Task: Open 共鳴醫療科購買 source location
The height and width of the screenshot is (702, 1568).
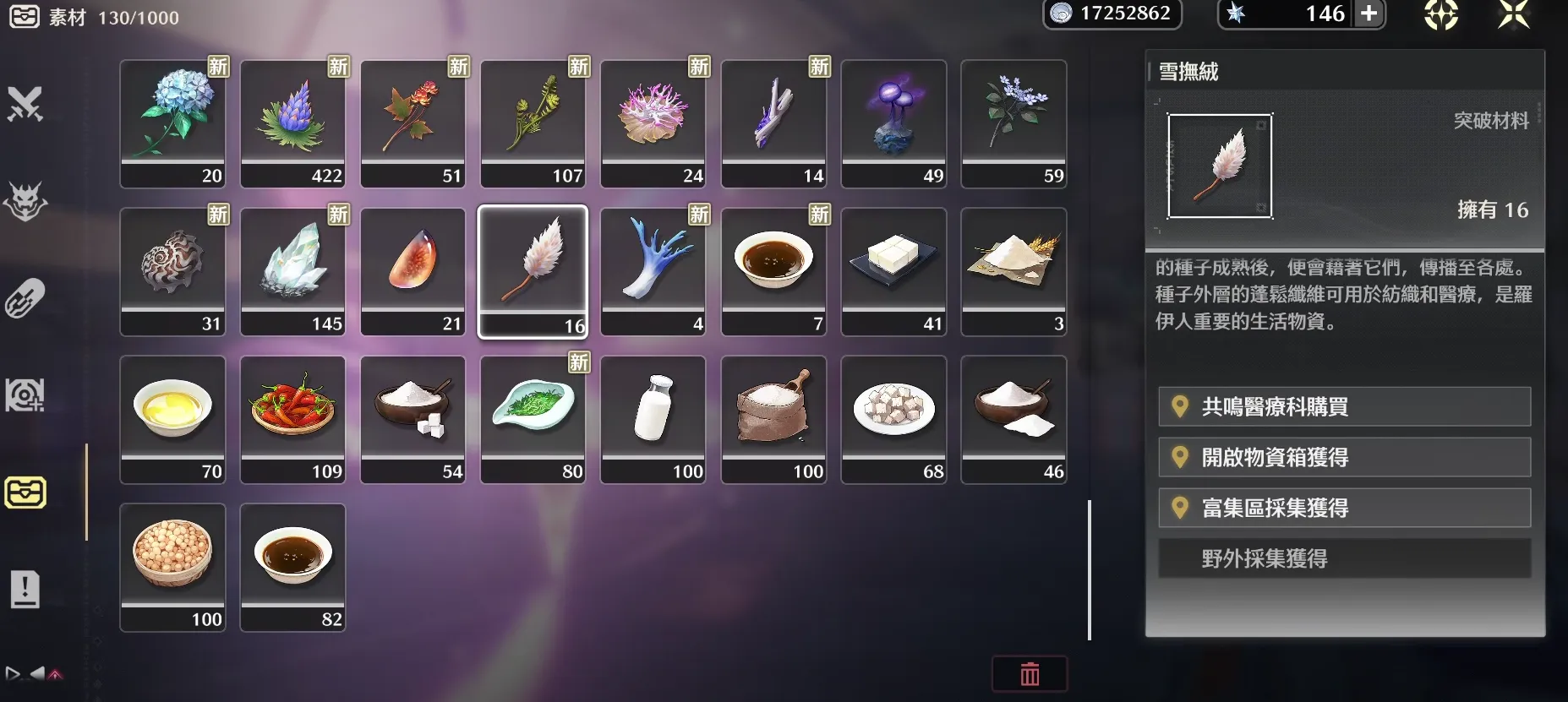Action: tap(1344, 407)
